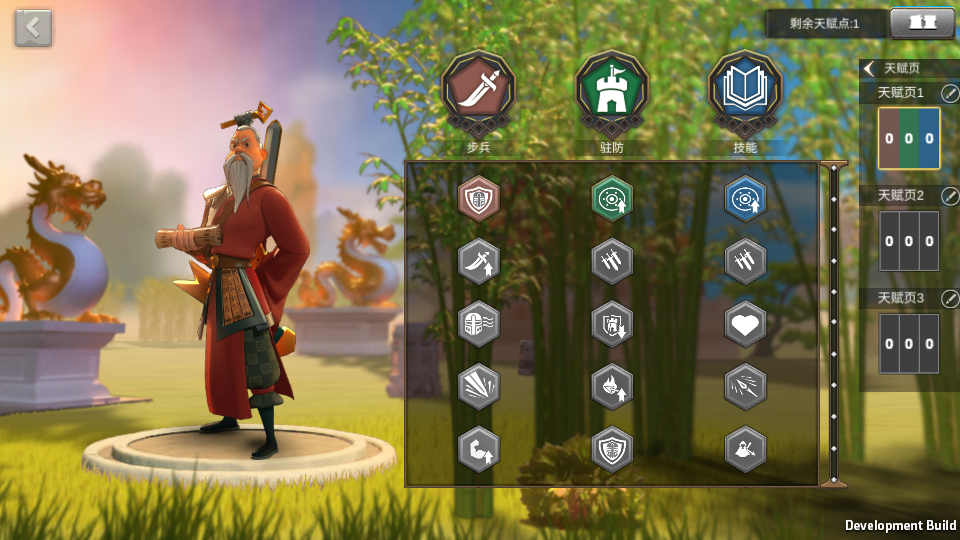Pick the green eye talent node
This screenshot has width=960, height=540.
[611, 198]
